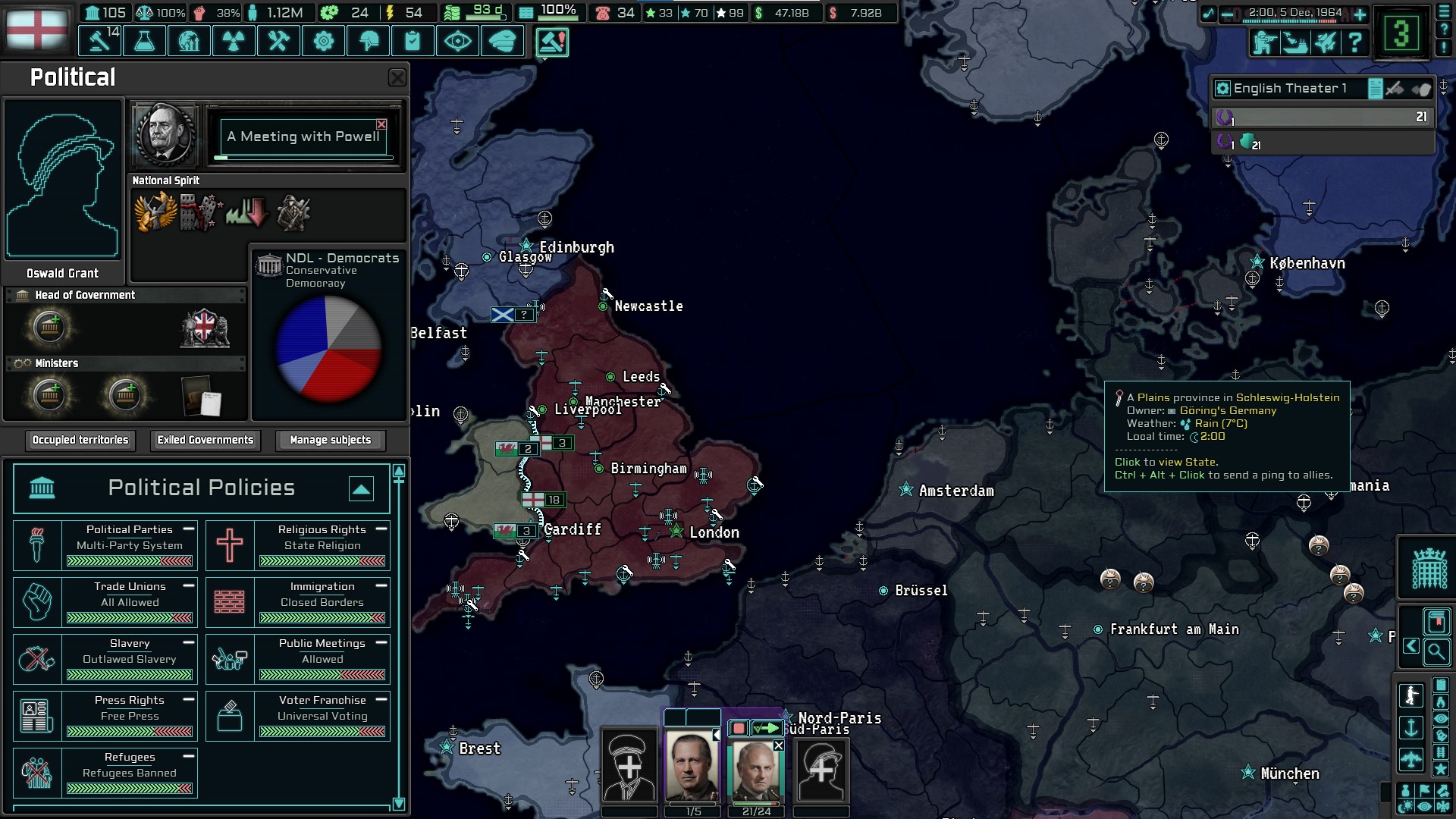Toggle the day-night weather map overlay
The height and width of the screenshot is (819, 1456).
[1407, 805]
